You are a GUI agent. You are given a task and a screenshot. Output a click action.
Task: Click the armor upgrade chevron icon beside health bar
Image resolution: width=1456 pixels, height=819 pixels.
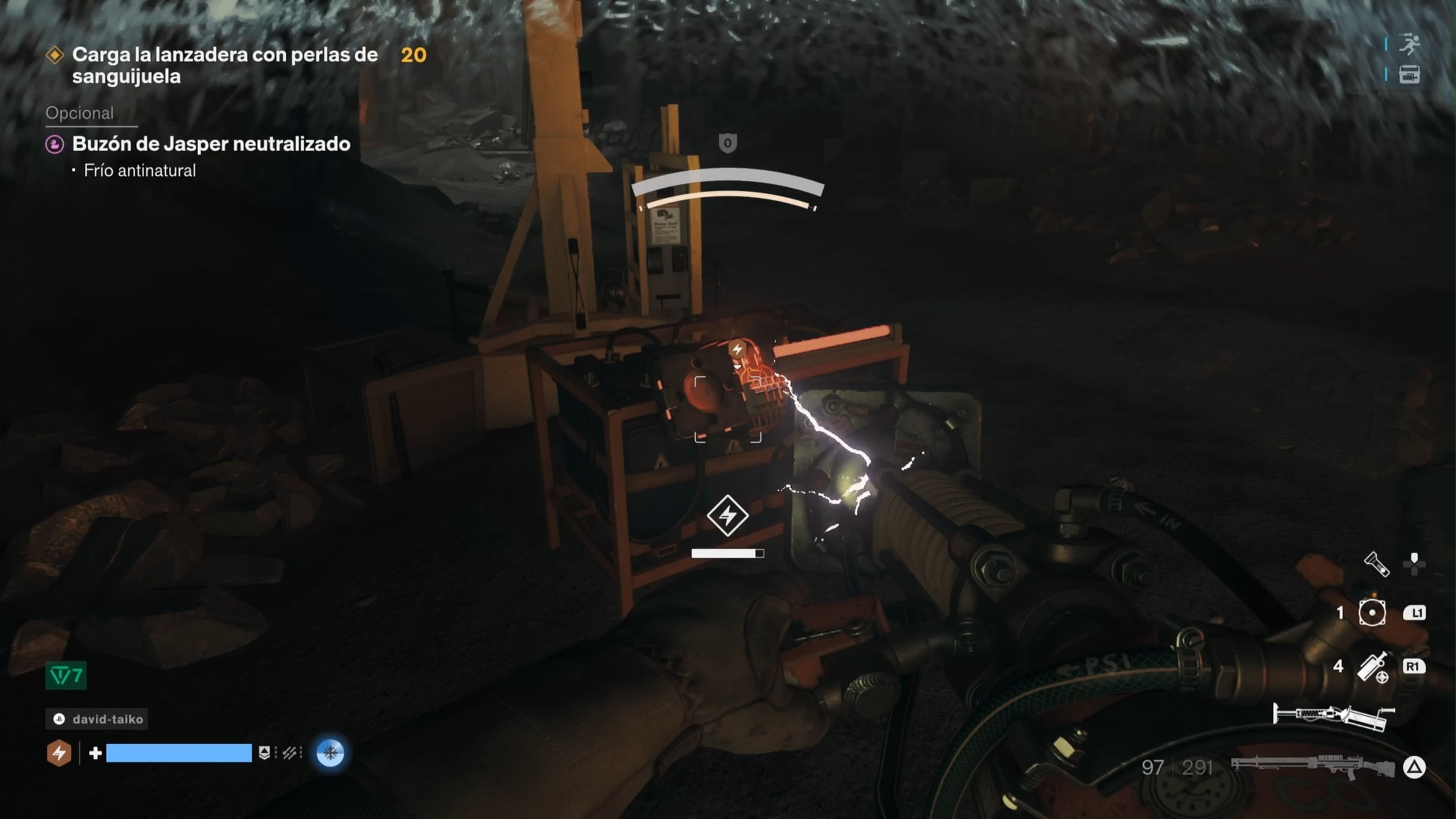[265, 753]
